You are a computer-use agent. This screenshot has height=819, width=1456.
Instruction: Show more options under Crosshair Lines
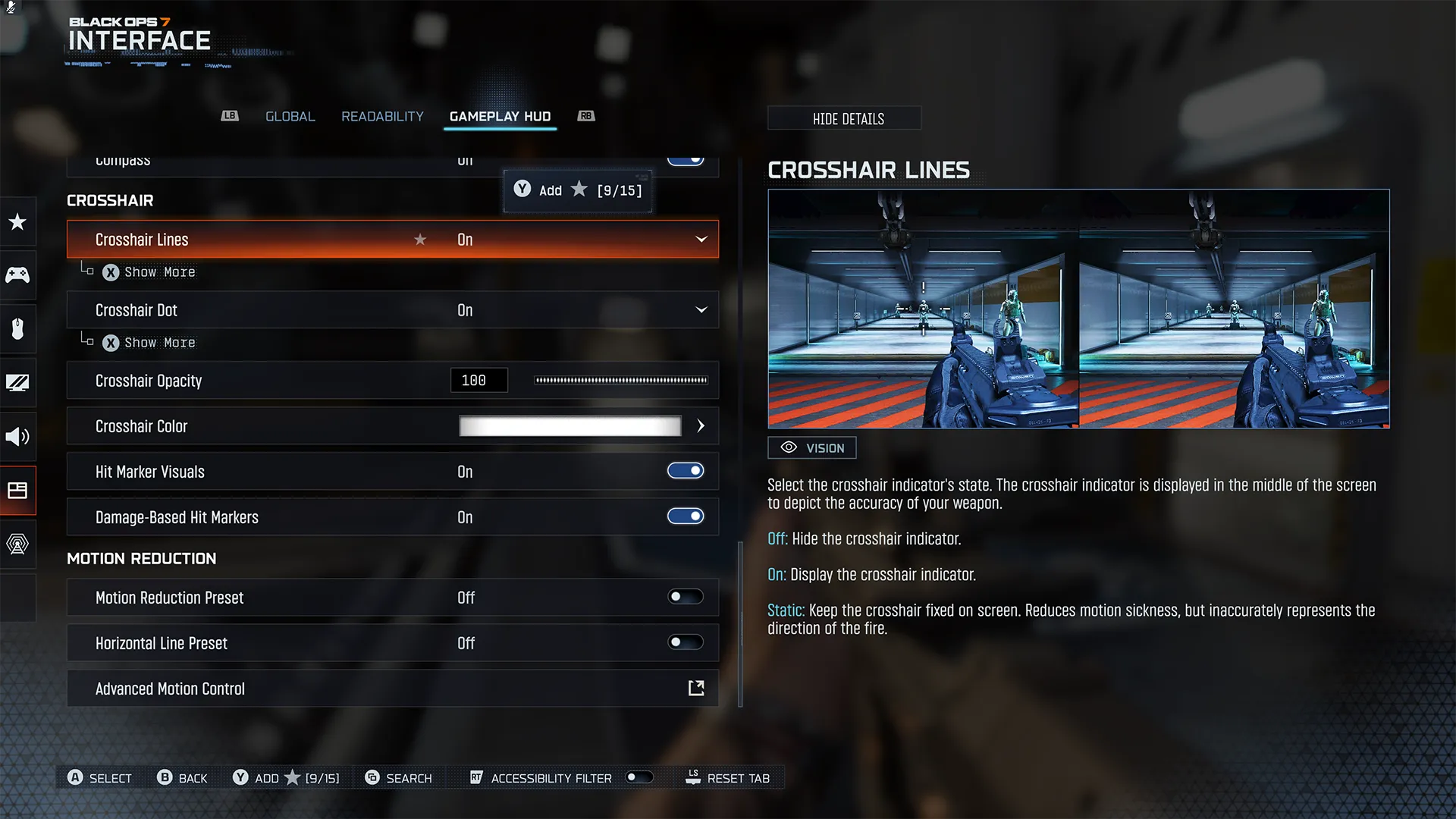pos(150,272)
